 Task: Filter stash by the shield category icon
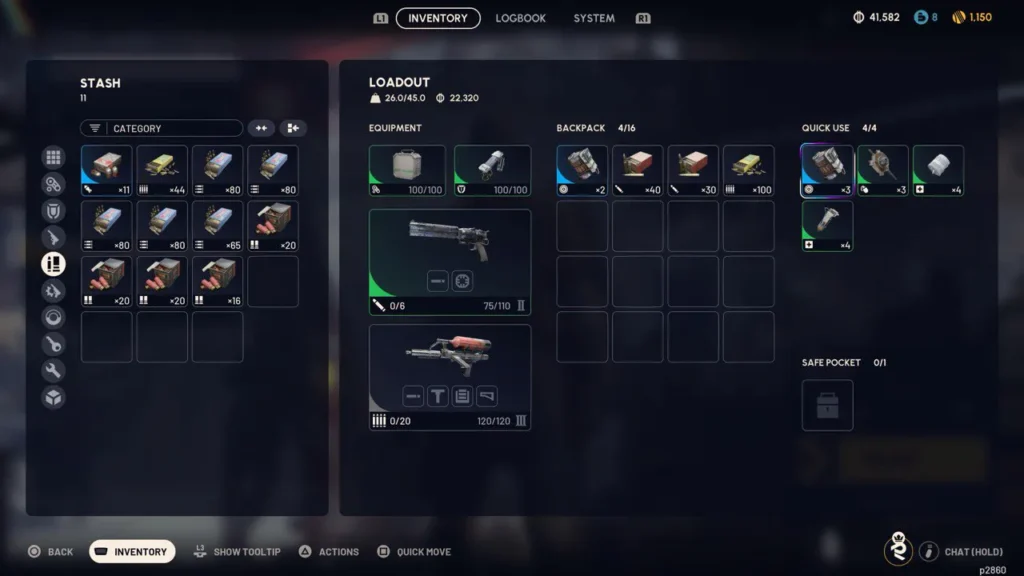tap(53, 210)
